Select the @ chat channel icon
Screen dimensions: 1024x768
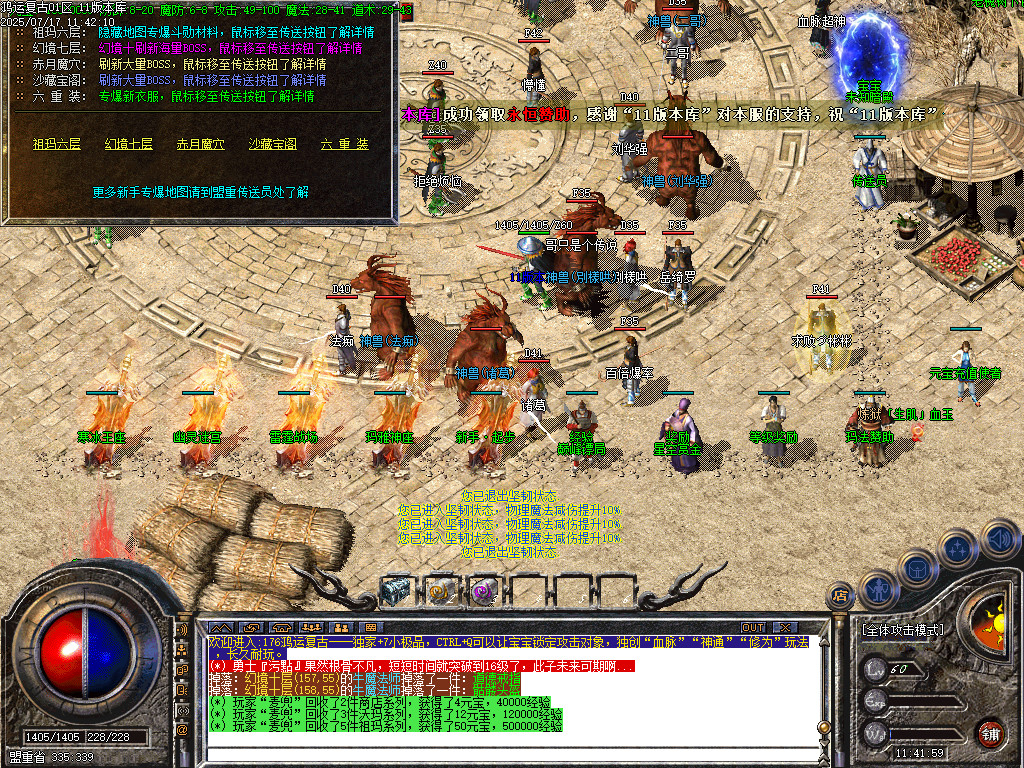tap(182, 730)
